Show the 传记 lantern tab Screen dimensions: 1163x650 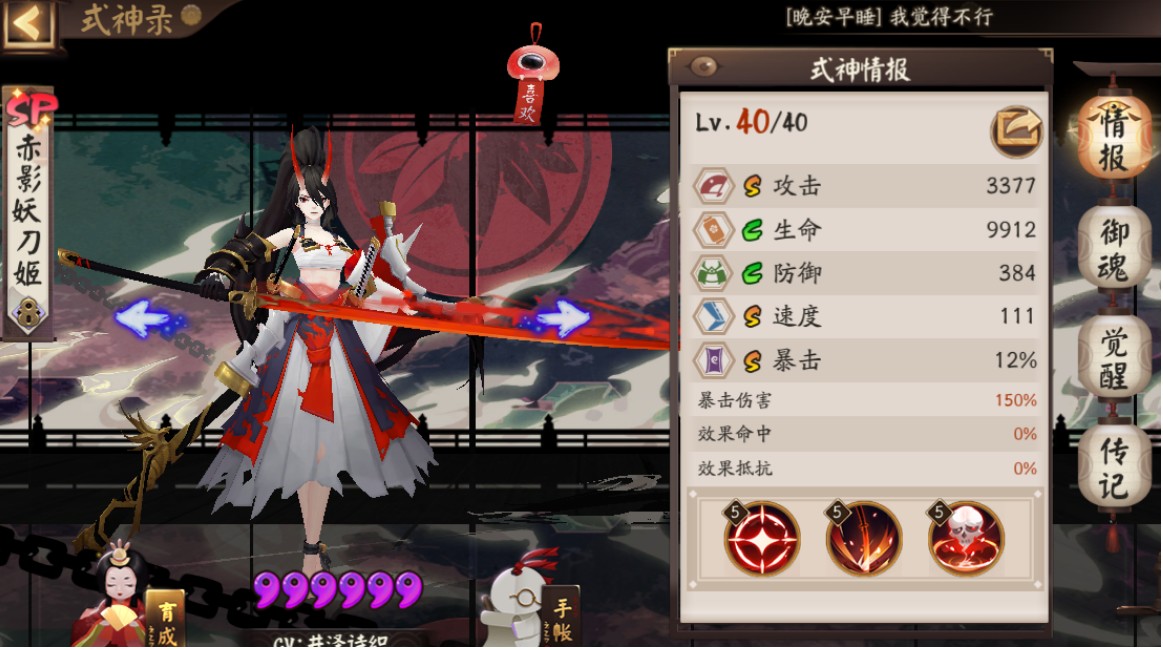(x=1113, y=468)
